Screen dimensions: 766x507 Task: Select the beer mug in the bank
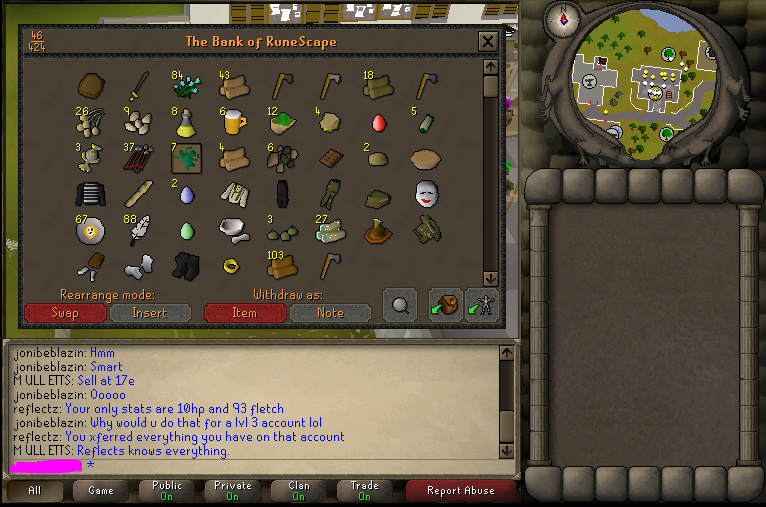click(x=234, y=123)
